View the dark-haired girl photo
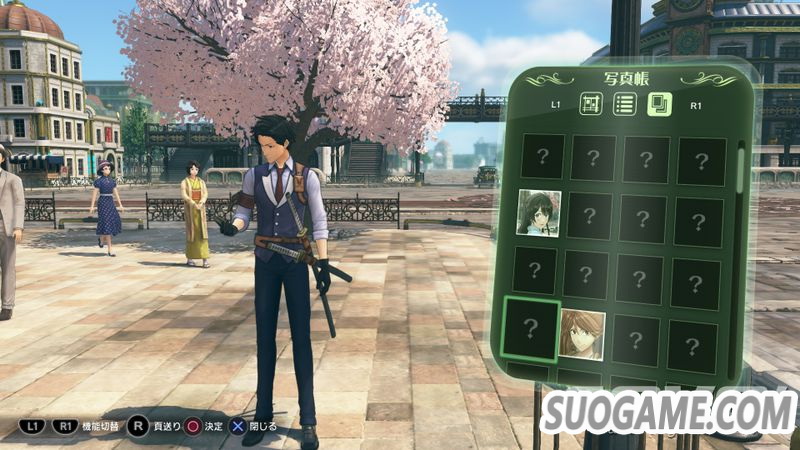 tap(538, 212)
